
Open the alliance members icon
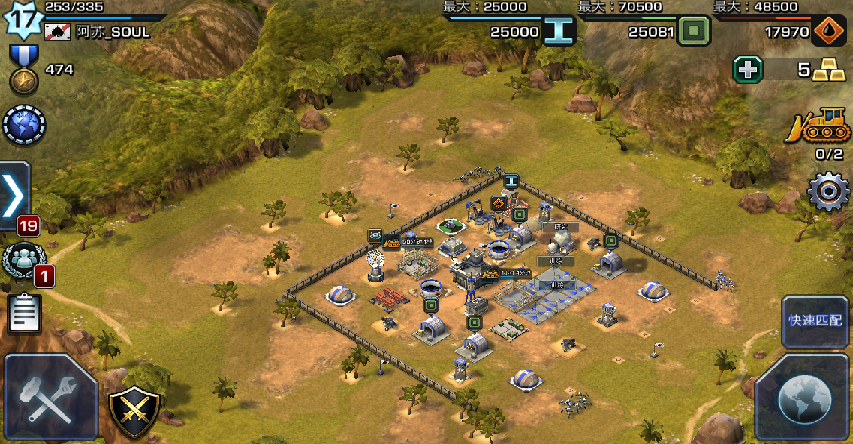20,260
